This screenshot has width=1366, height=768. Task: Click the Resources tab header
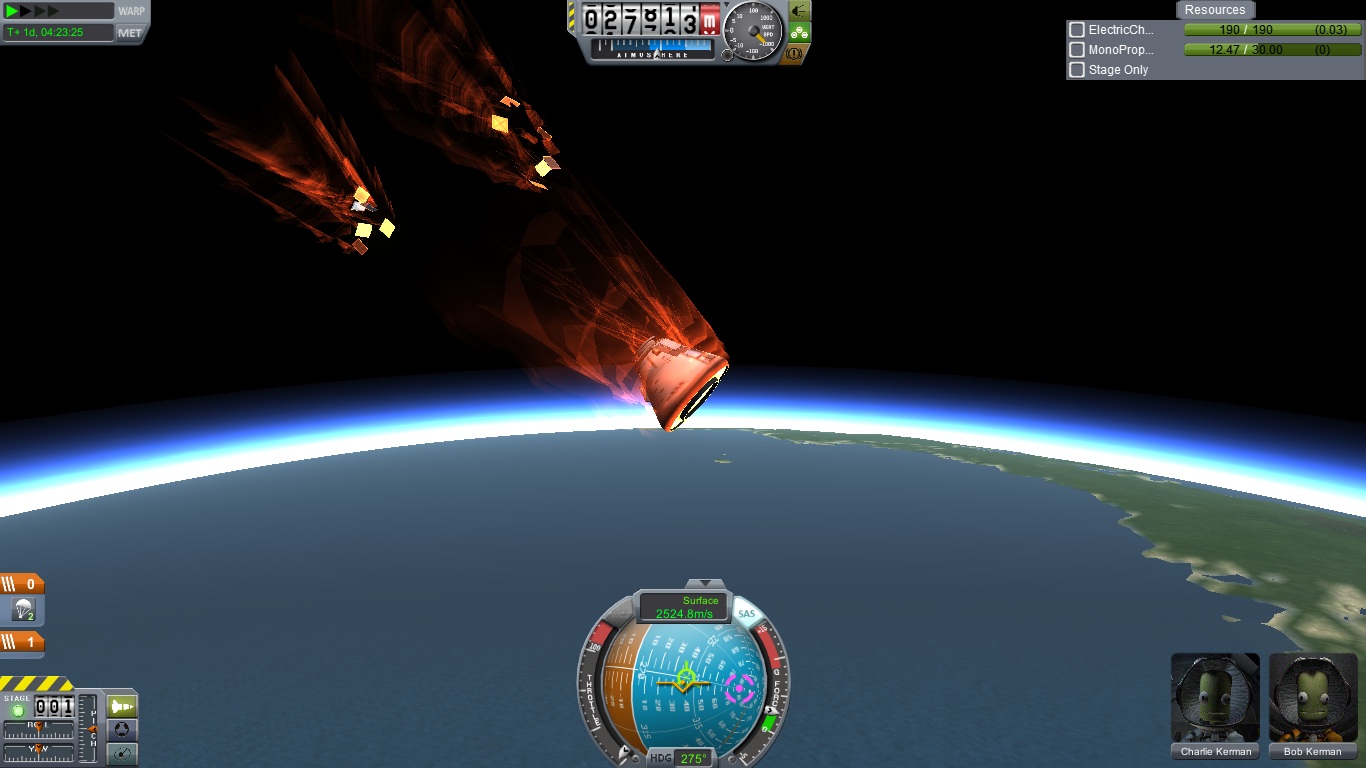(1215, 10)
